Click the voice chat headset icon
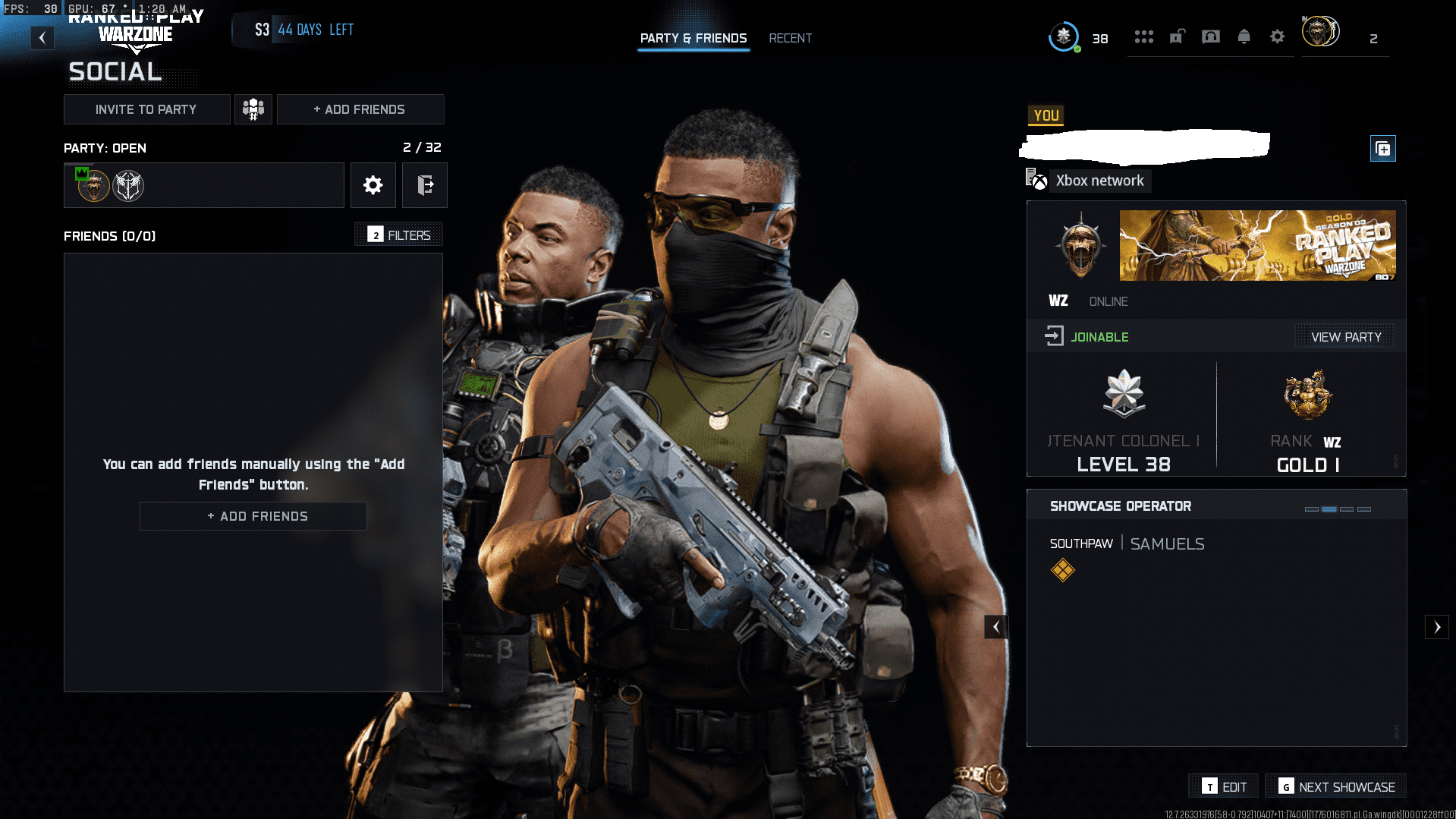 (1211, 36)
